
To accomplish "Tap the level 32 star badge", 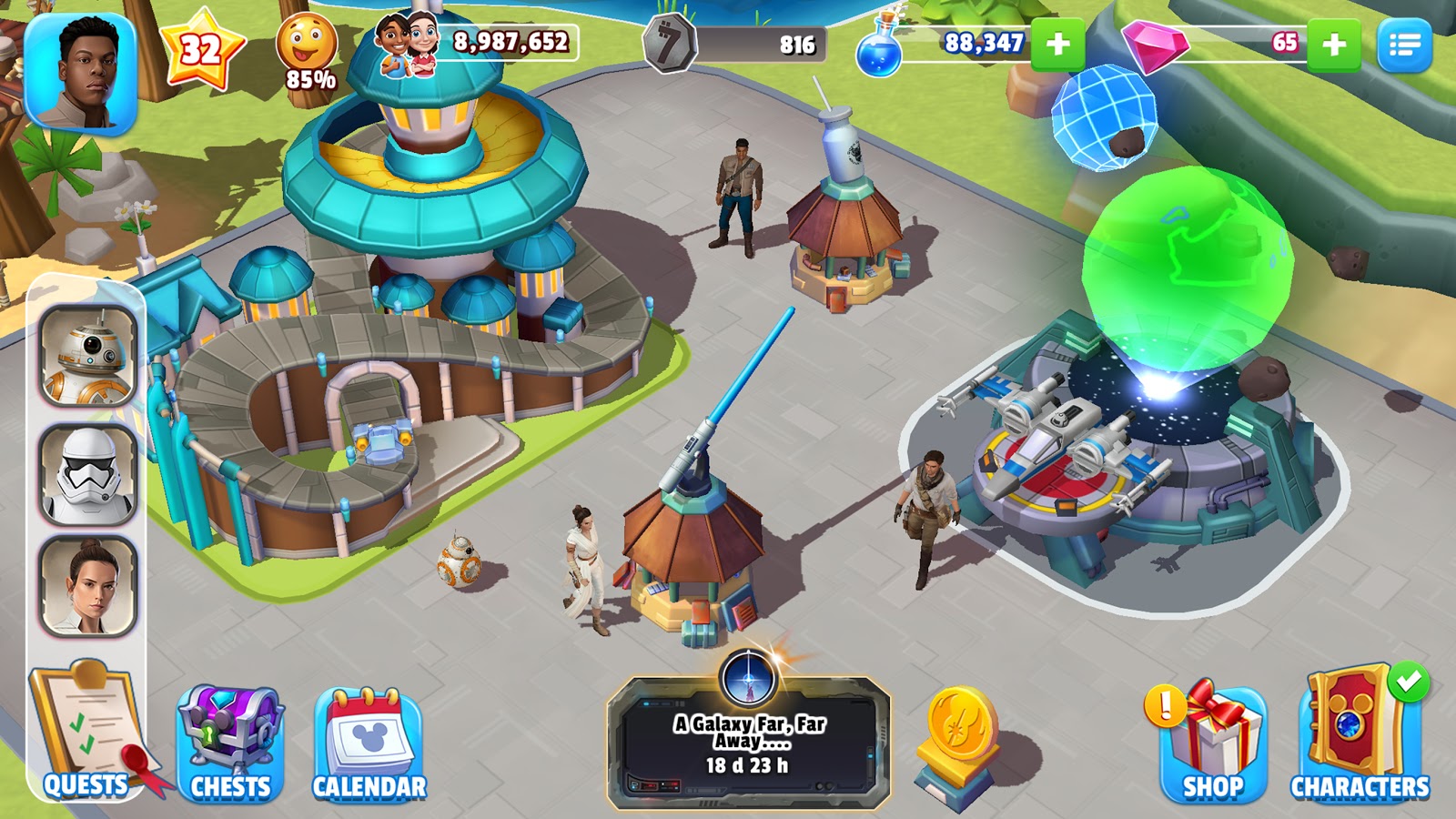I will pyautogui.click(x=201, y=49).
